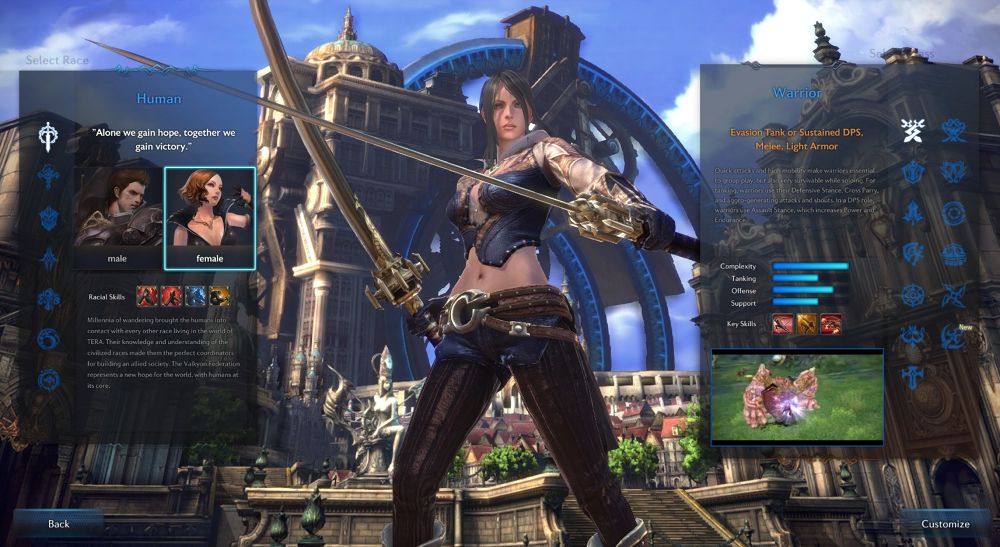
Task: Choose the shuriken-shaped class icon
Action: click(x=953, y=295)
